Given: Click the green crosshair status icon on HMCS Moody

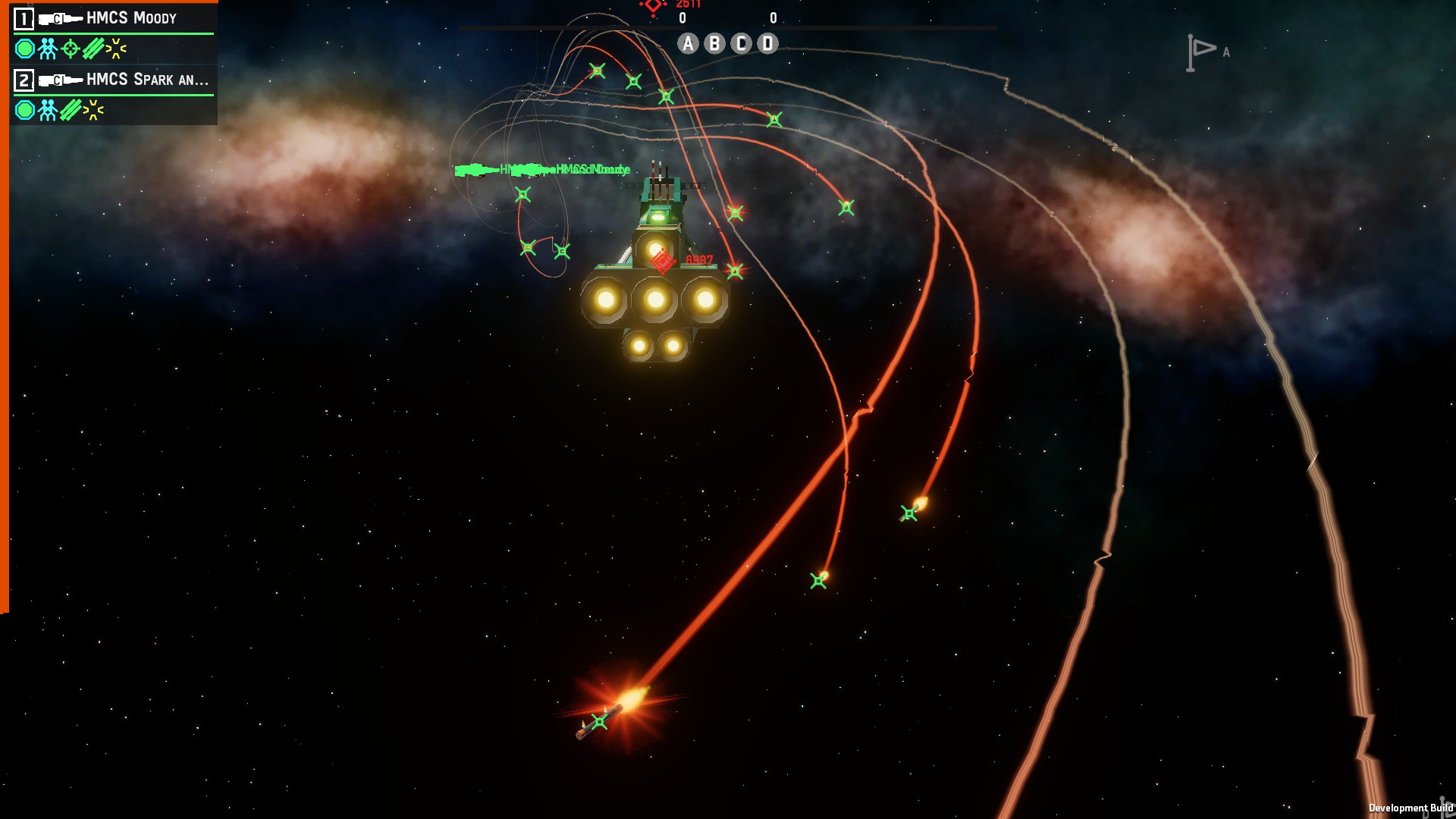Looking at the screenshot, I should [71, 49].
